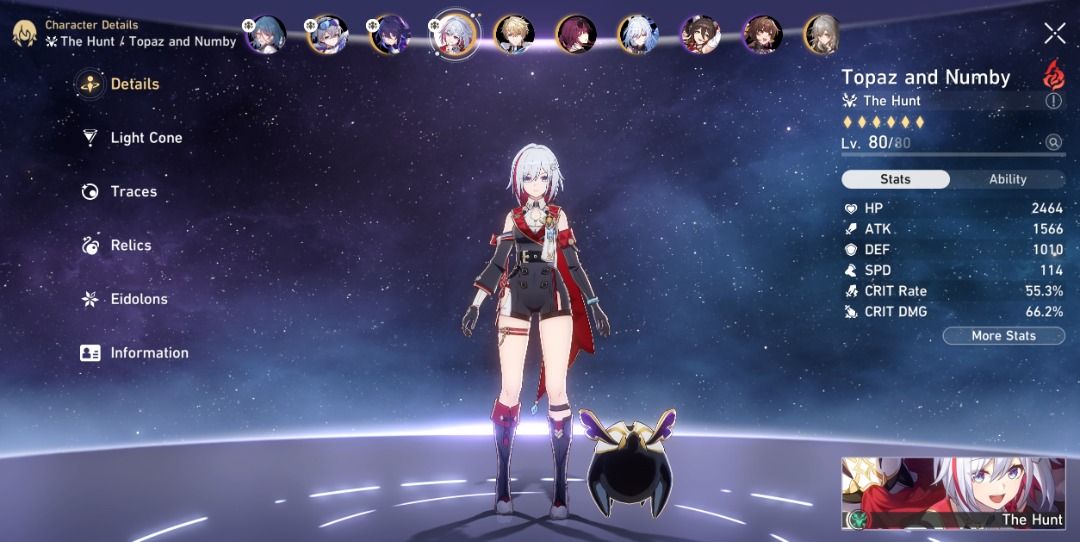Switch to the Ability tab

coord(1007,179)
